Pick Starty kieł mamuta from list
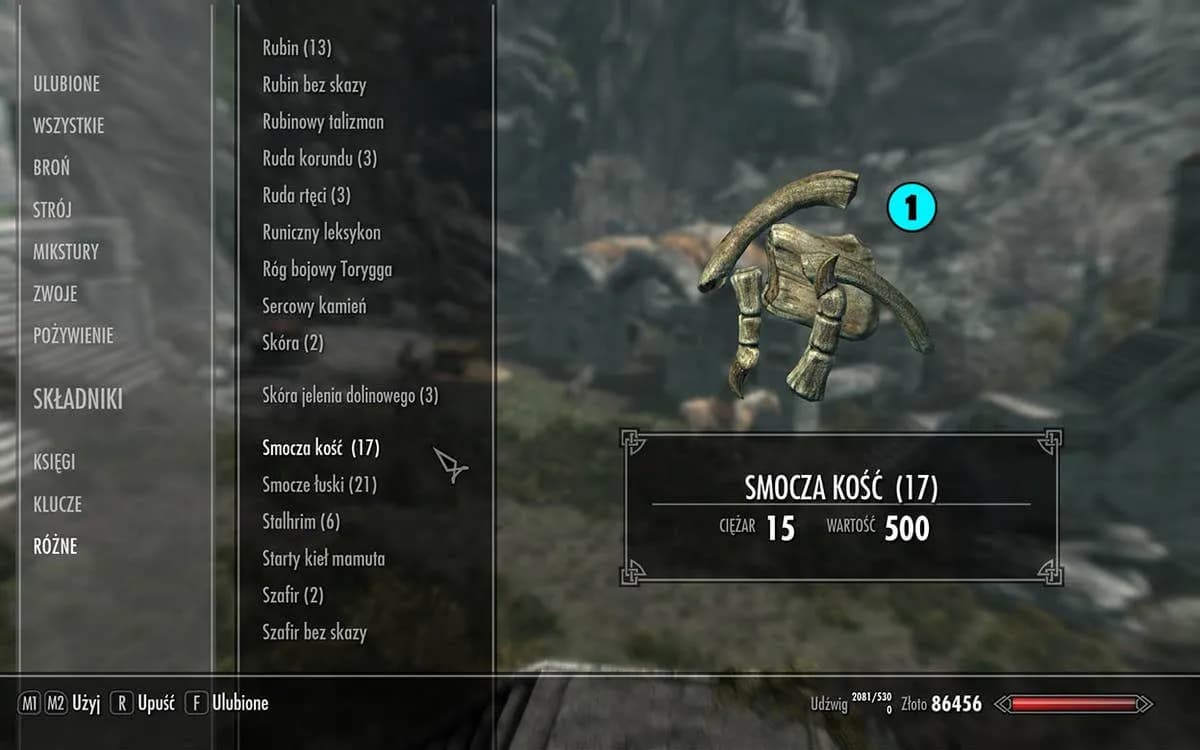 click(x=323, y=558)
